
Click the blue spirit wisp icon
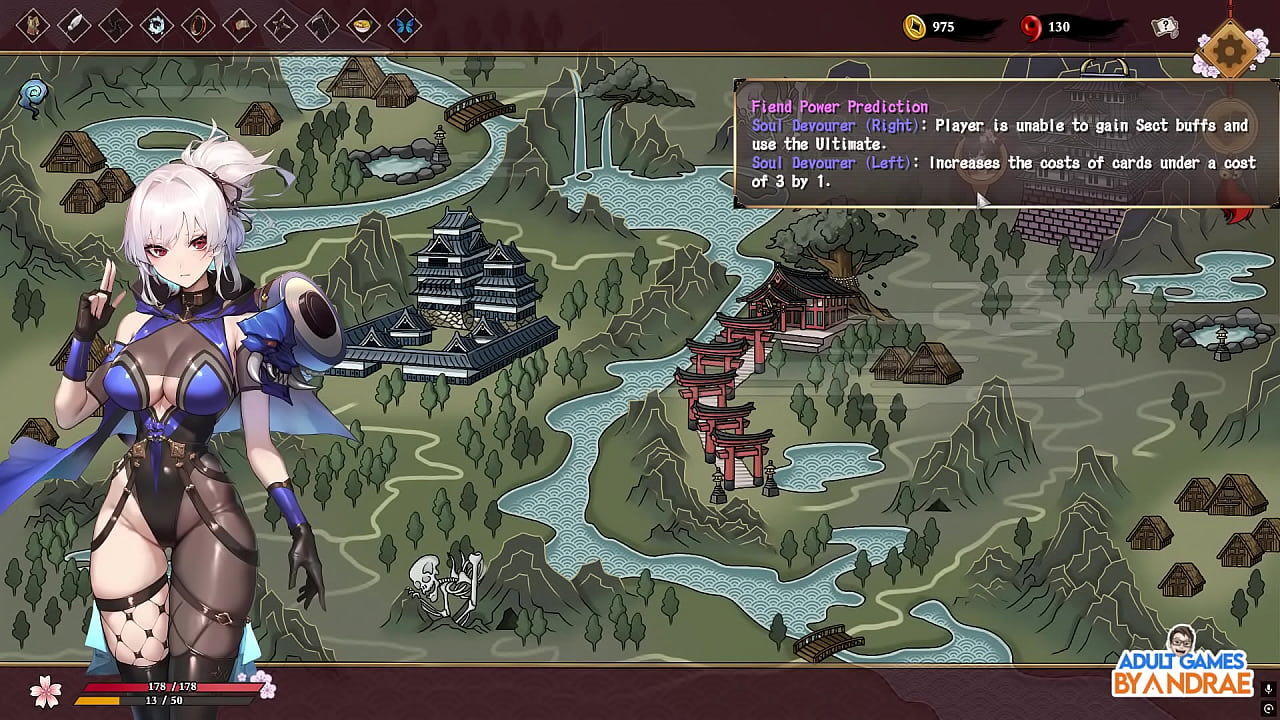34,96
